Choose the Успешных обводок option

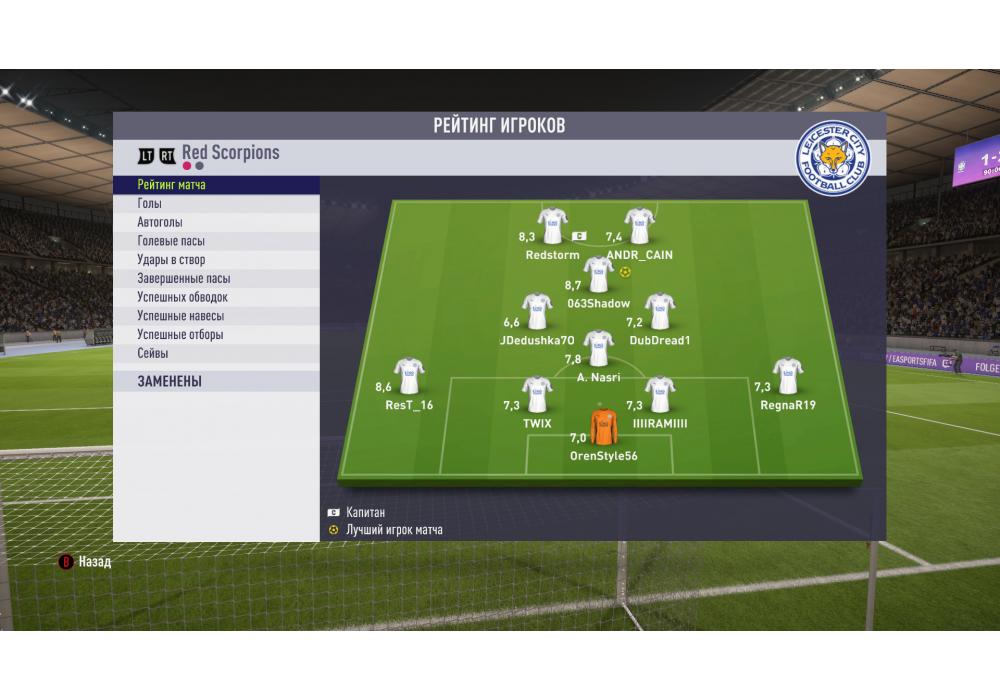tap(216, 297)
